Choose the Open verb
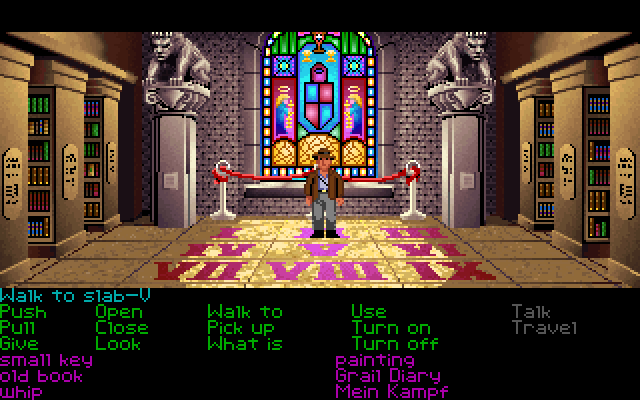640x400 pixels. (x=119, y=312)
